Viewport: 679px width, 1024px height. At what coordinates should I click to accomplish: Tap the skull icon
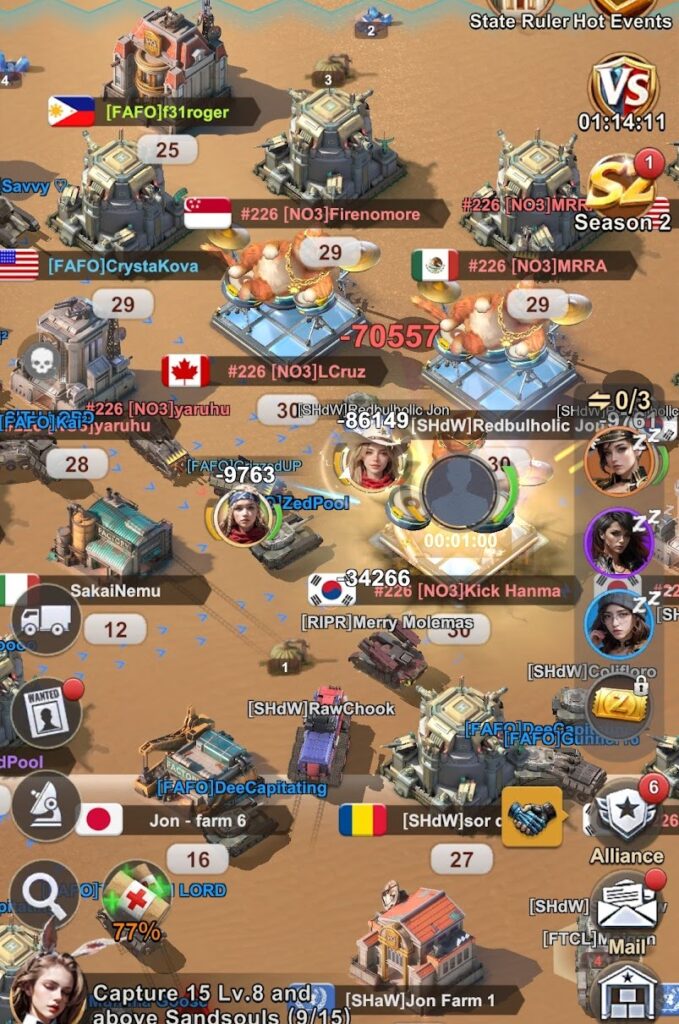(x=42, y=361)
